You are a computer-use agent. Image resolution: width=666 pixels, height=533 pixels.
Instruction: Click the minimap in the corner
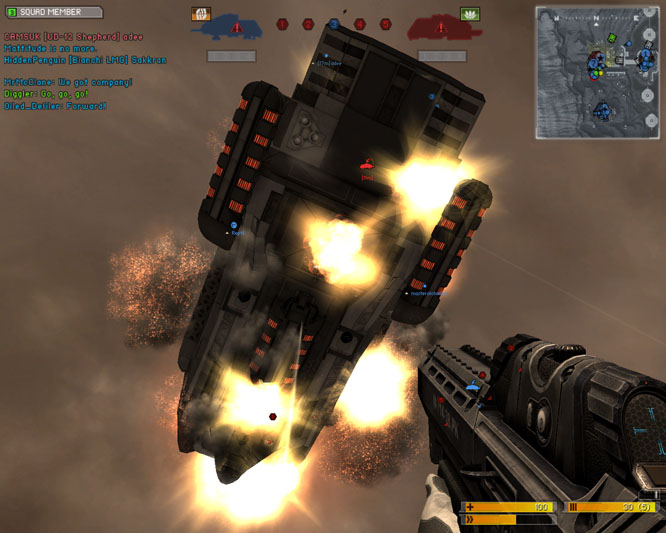pos(596,72)
